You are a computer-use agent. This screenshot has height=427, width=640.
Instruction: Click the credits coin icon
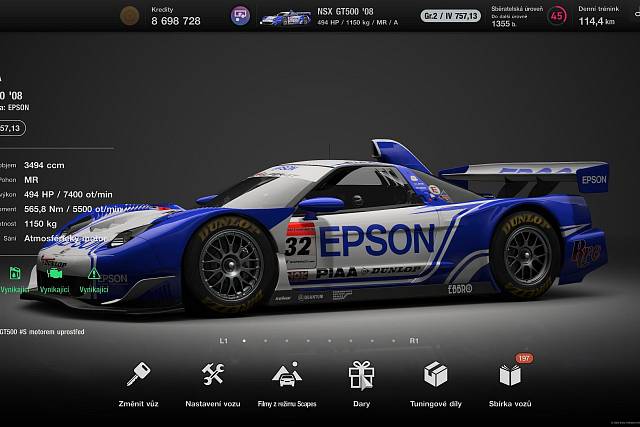point(129,16)
